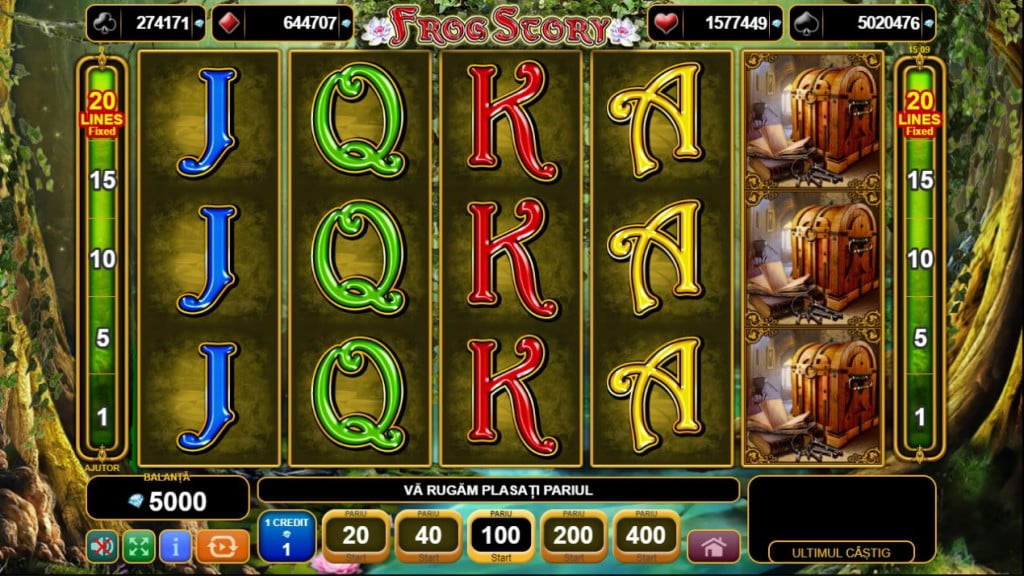Spin with the 200 bet
Viewport: 1024px width, 576px height.
(x=574, y=537)
